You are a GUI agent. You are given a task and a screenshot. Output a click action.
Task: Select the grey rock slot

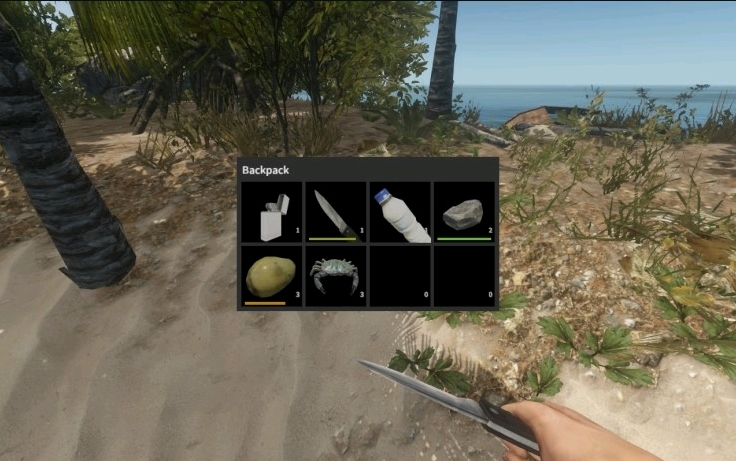pos(464,212)
